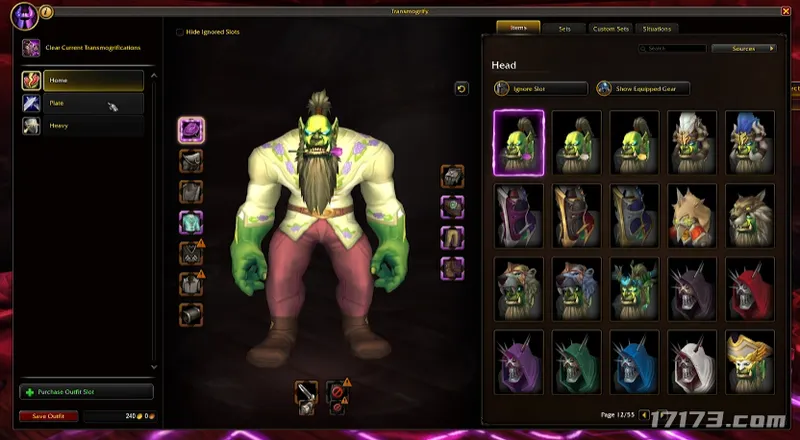Switch to the Situations tab

point(658,29)
